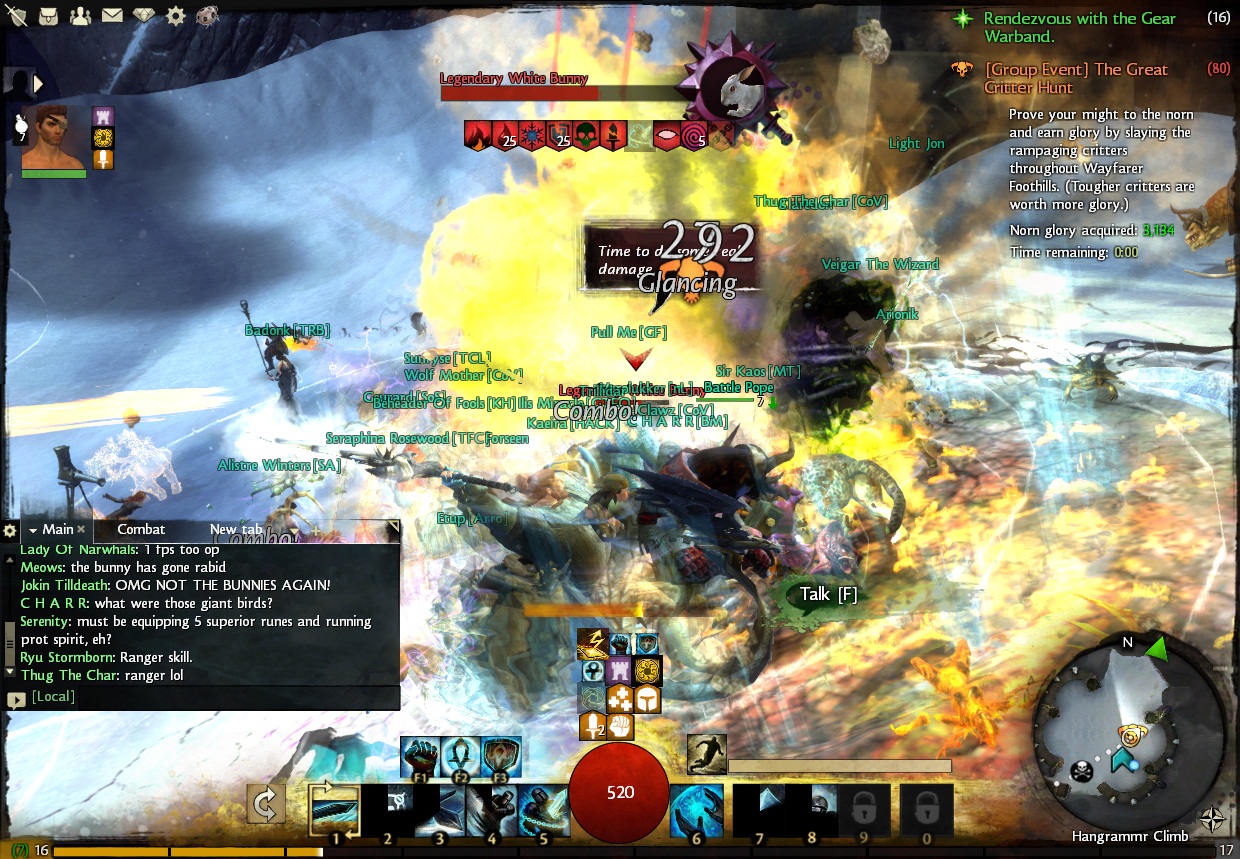The image size is (1240, 859).
Task: Open chat options gear icon
Action: [x=10, y=530]
